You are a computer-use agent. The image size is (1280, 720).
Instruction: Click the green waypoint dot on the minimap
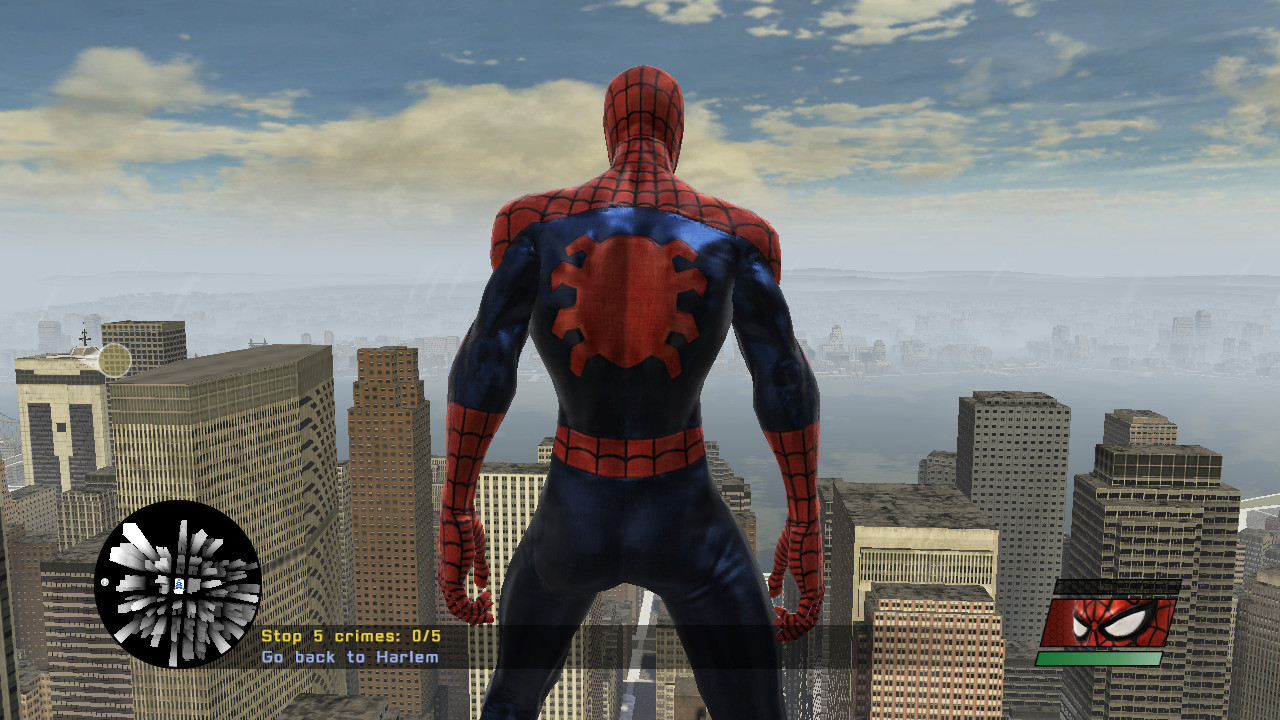104,582
